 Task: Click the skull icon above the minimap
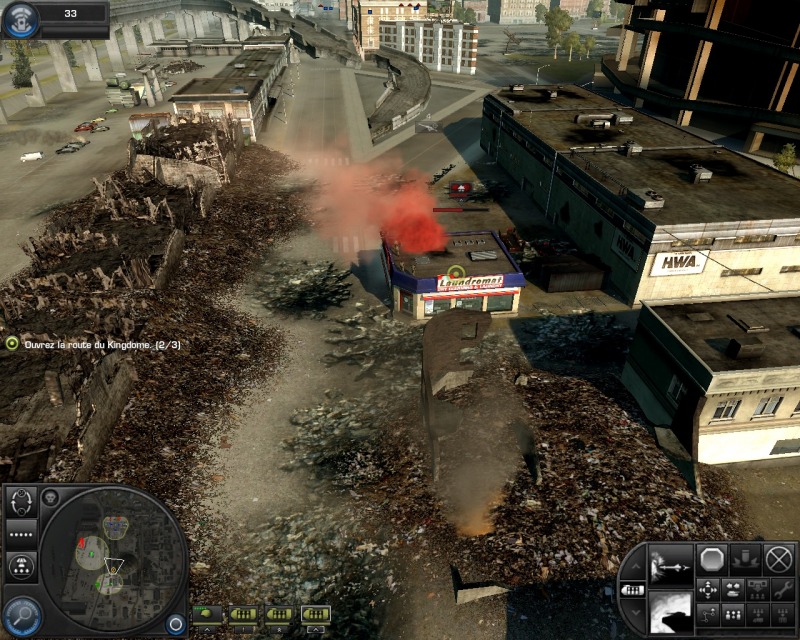(50, 495)
